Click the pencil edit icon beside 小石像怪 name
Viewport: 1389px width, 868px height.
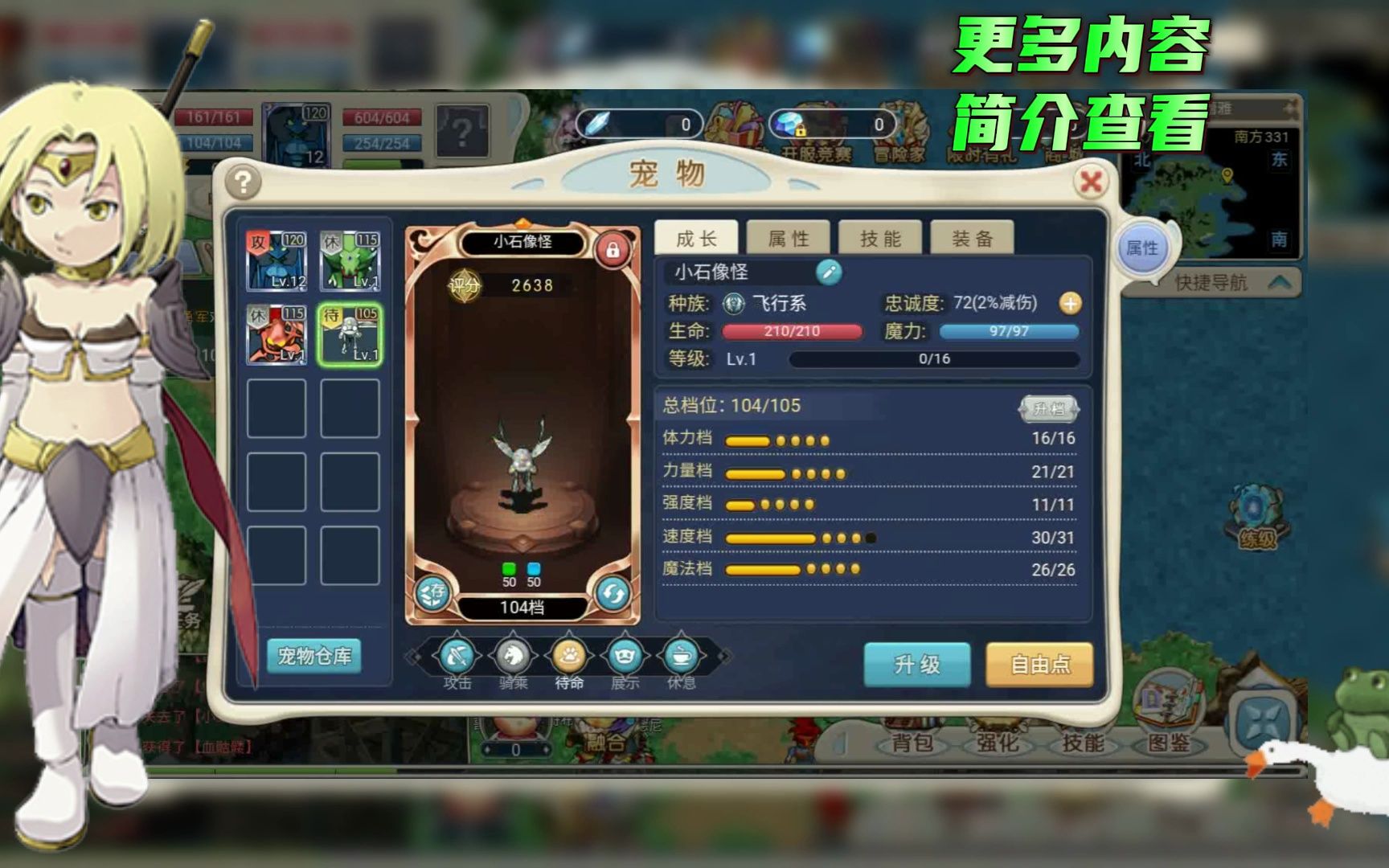[830, 272]
